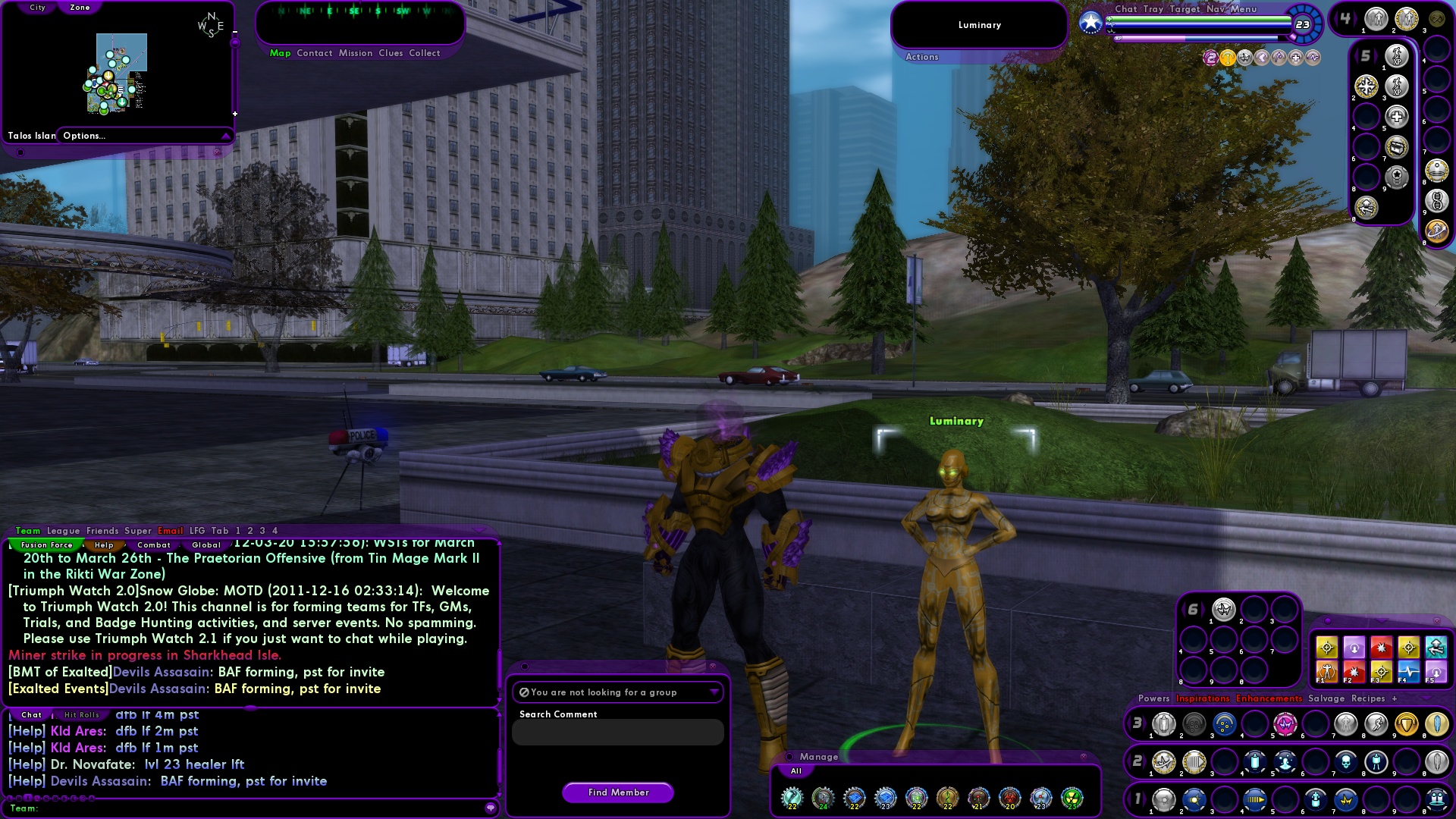Switch to the Zone tab on the minimap
The height and width of the screenshot is (819, 1456).
click(79, 7)
